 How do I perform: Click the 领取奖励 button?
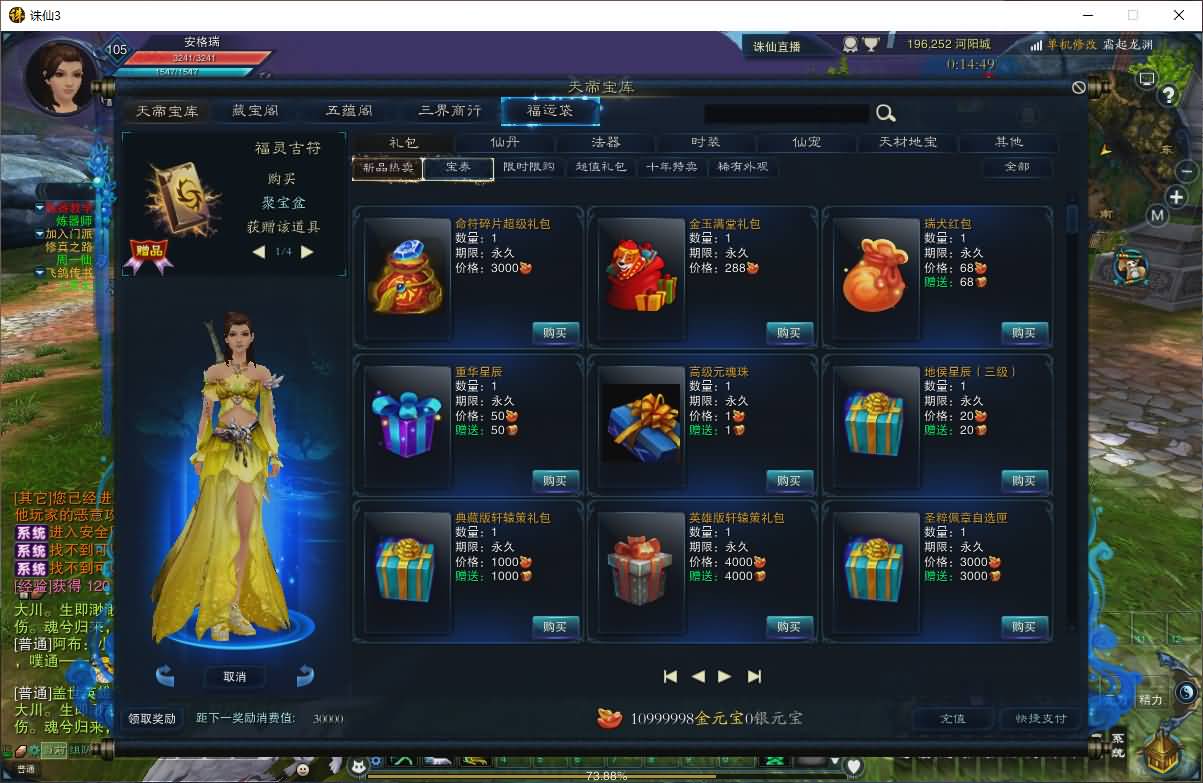pyautogui.click(x=151, y=718)
